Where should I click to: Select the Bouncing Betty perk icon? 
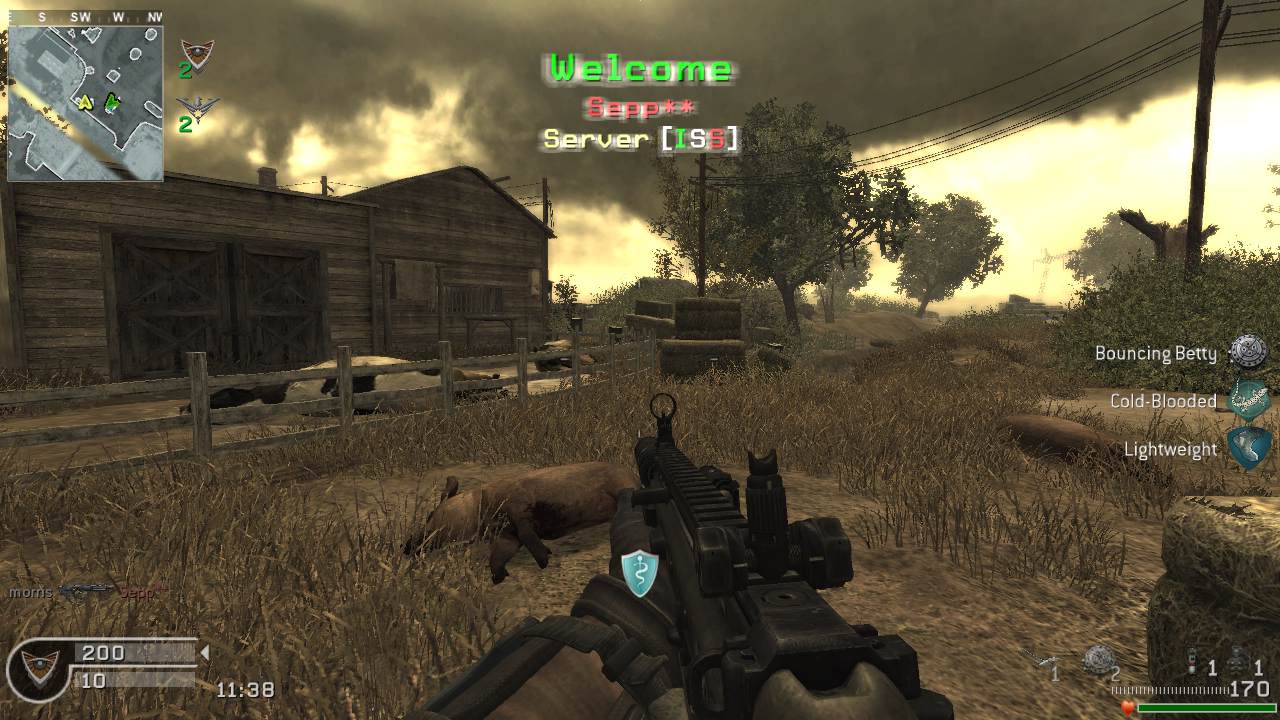point(1248,352)
